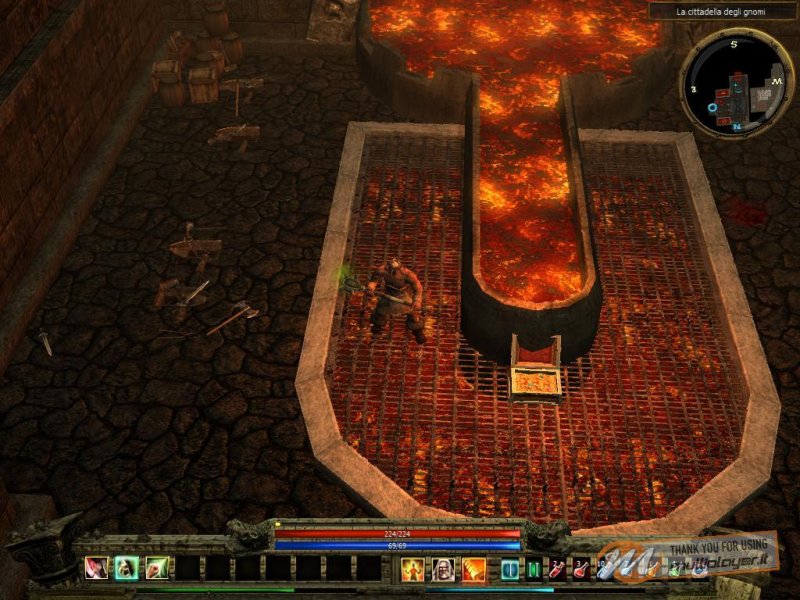Activate the glowing cyan-highlighted skill icon
800x600 pixels.
(127, 569)
